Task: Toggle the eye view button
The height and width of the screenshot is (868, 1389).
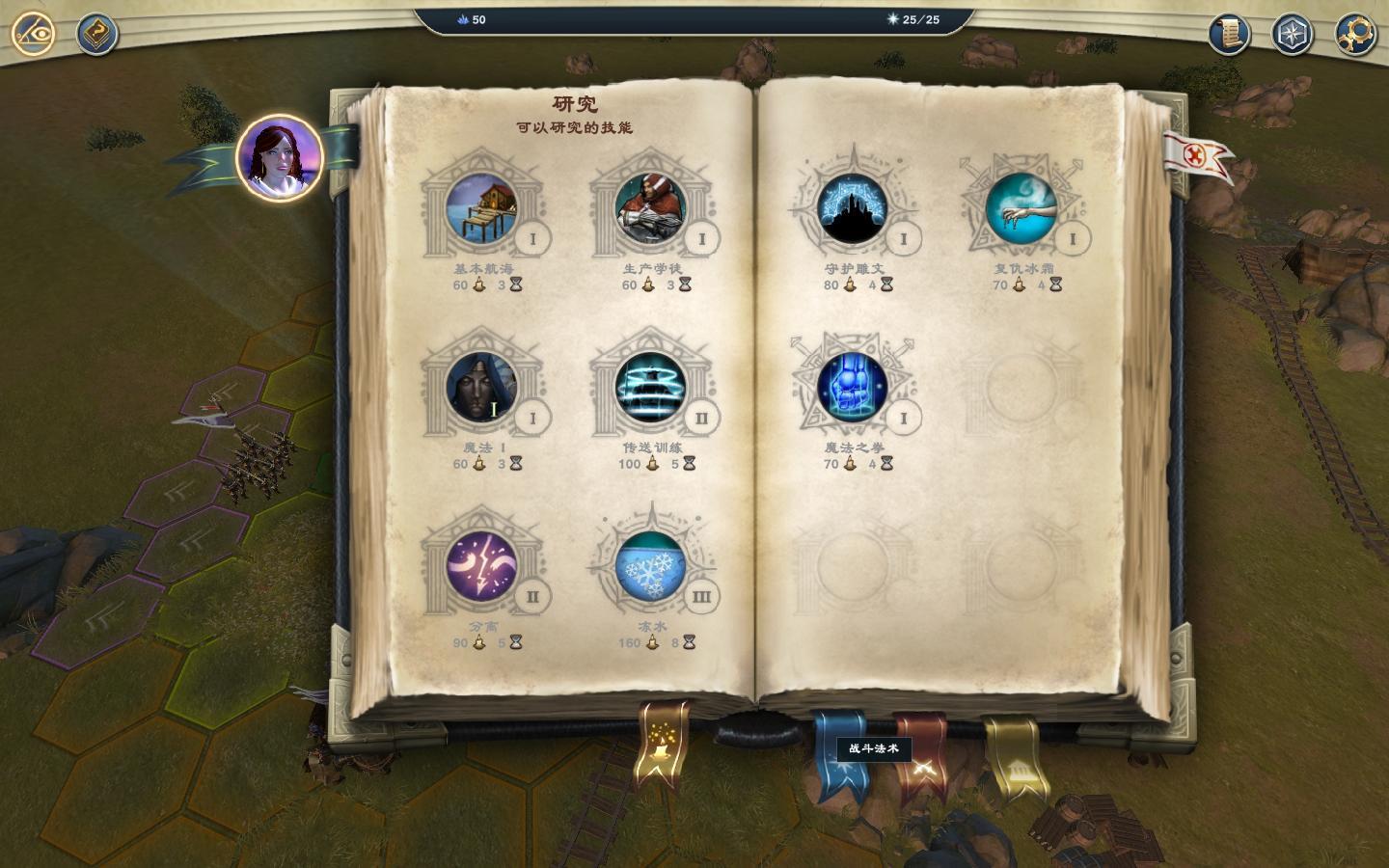Action: tap(33, 34)
